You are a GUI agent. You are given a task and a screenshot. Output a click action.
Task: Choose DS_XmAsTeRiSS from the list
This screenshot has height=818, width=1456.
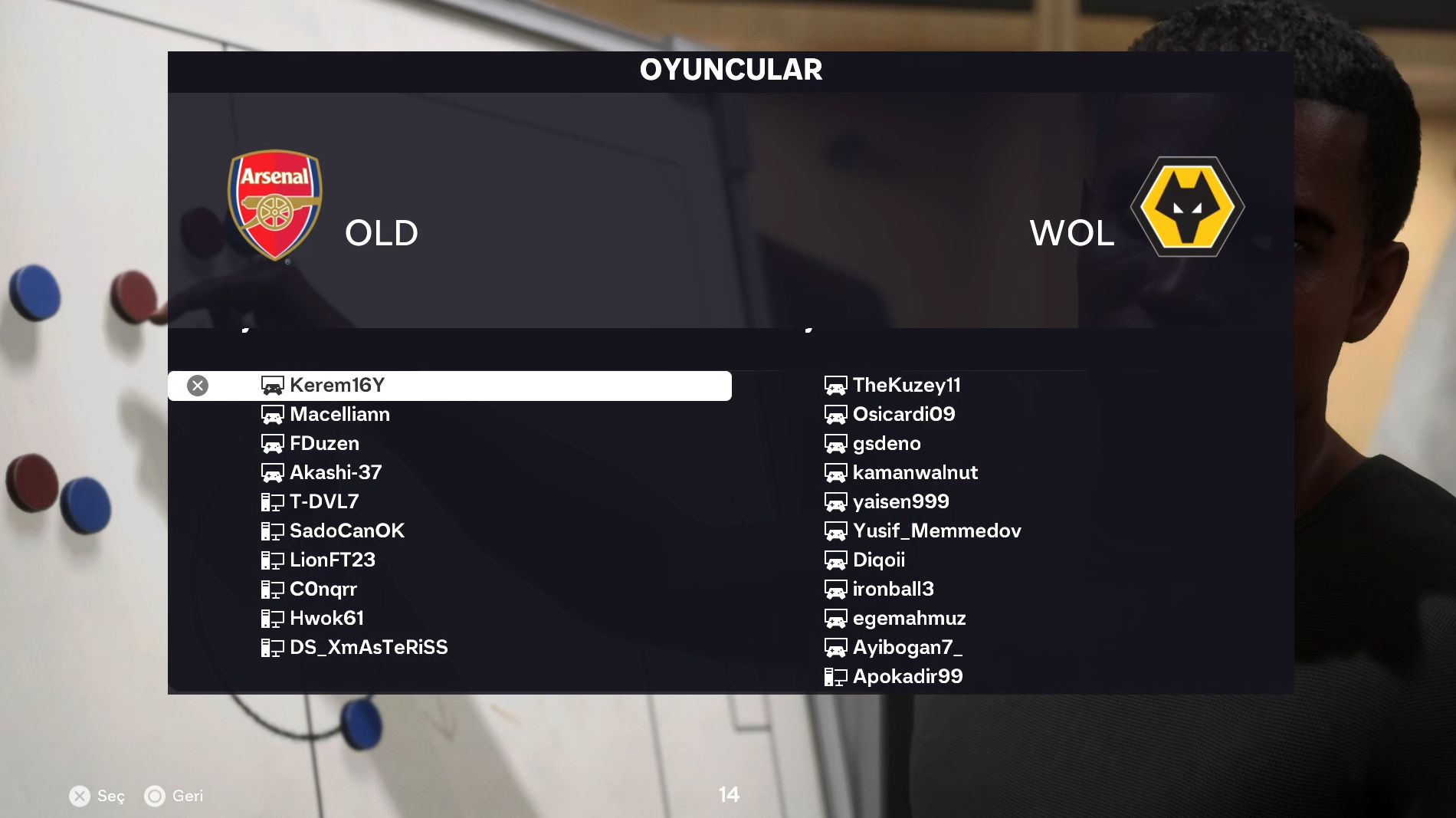(369, 647)
